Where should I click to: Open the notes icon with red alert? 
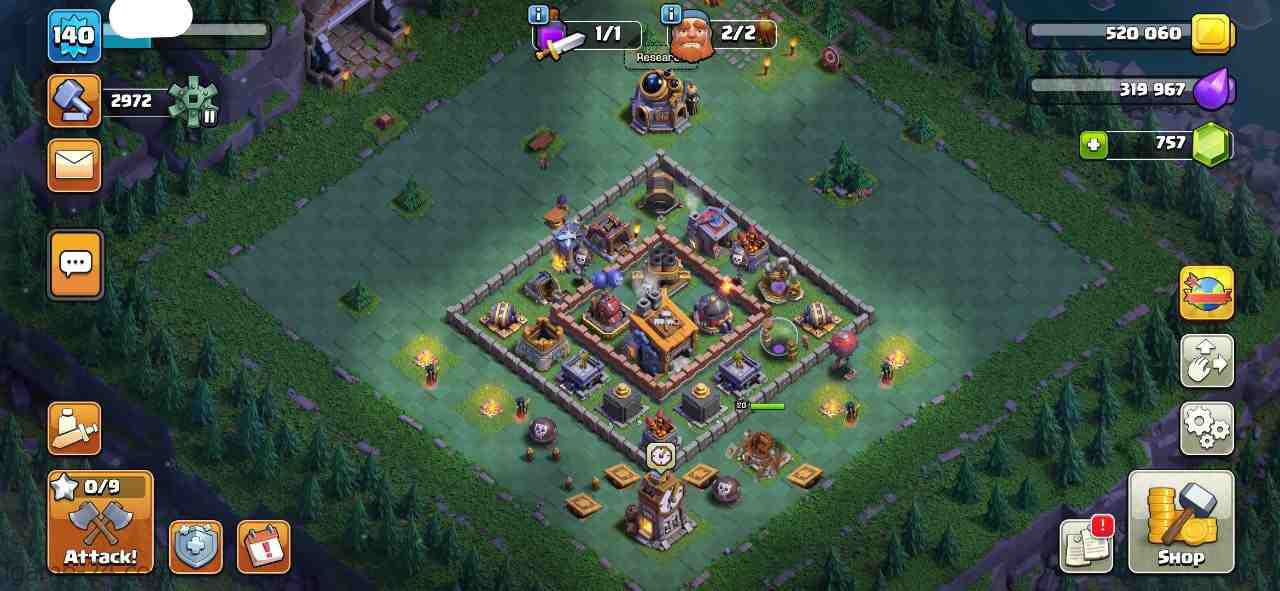1087,545
